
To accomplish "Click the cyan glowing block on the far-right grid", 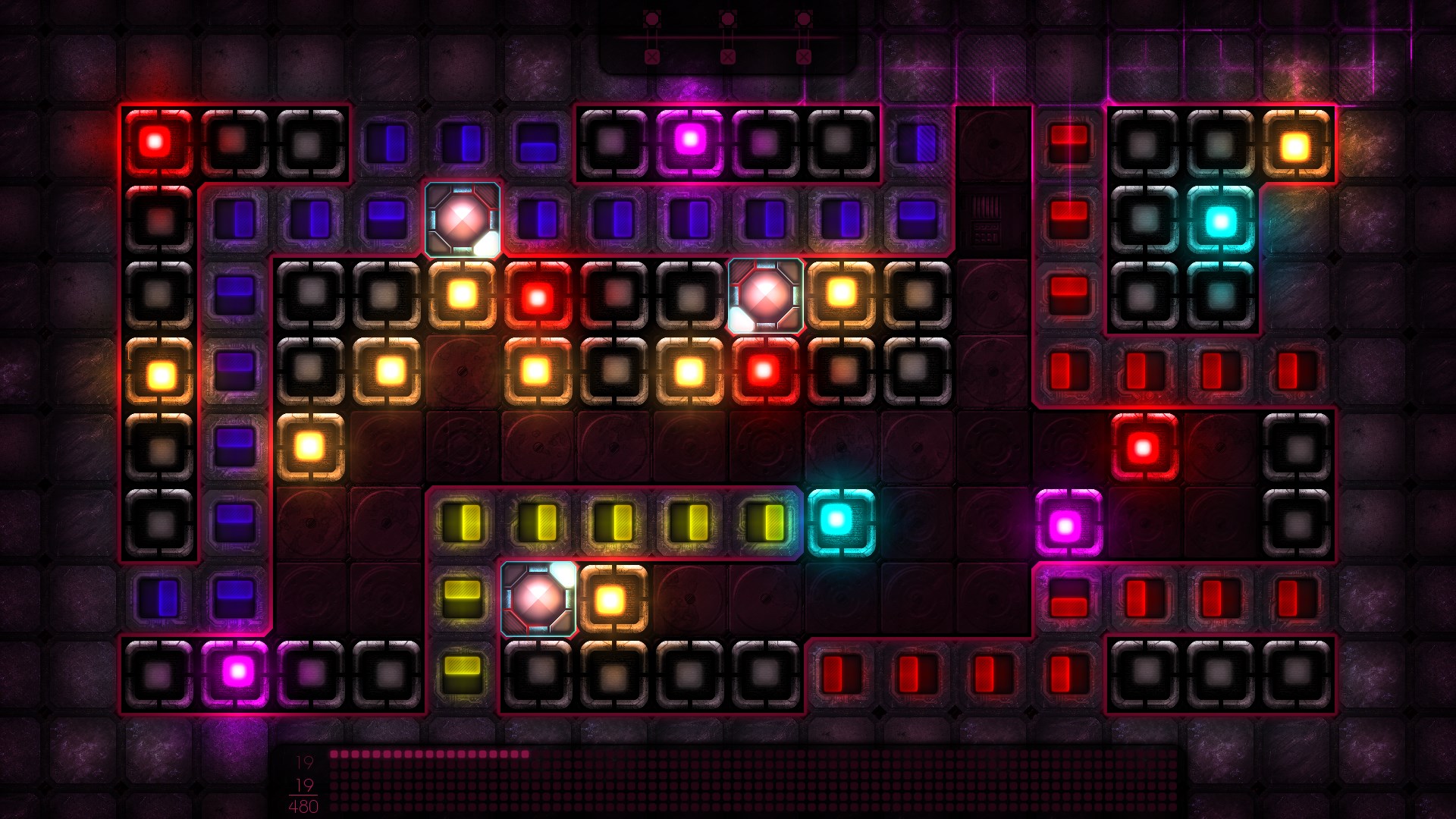I will [1221, 220].
